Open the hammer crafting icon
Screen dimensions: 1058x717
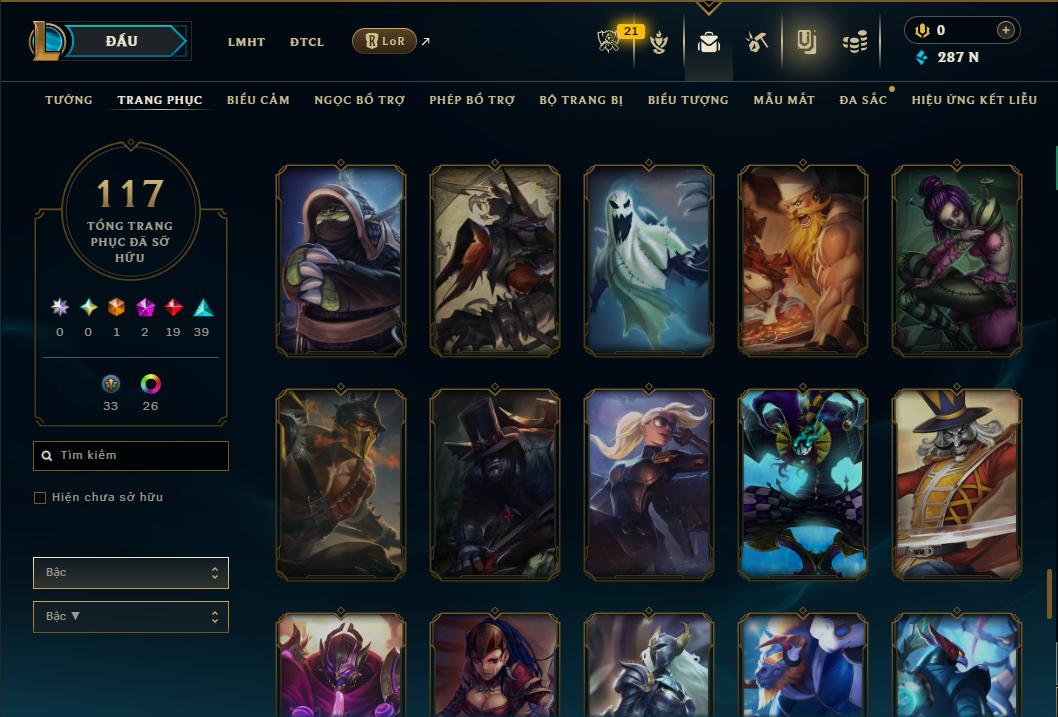756,42
